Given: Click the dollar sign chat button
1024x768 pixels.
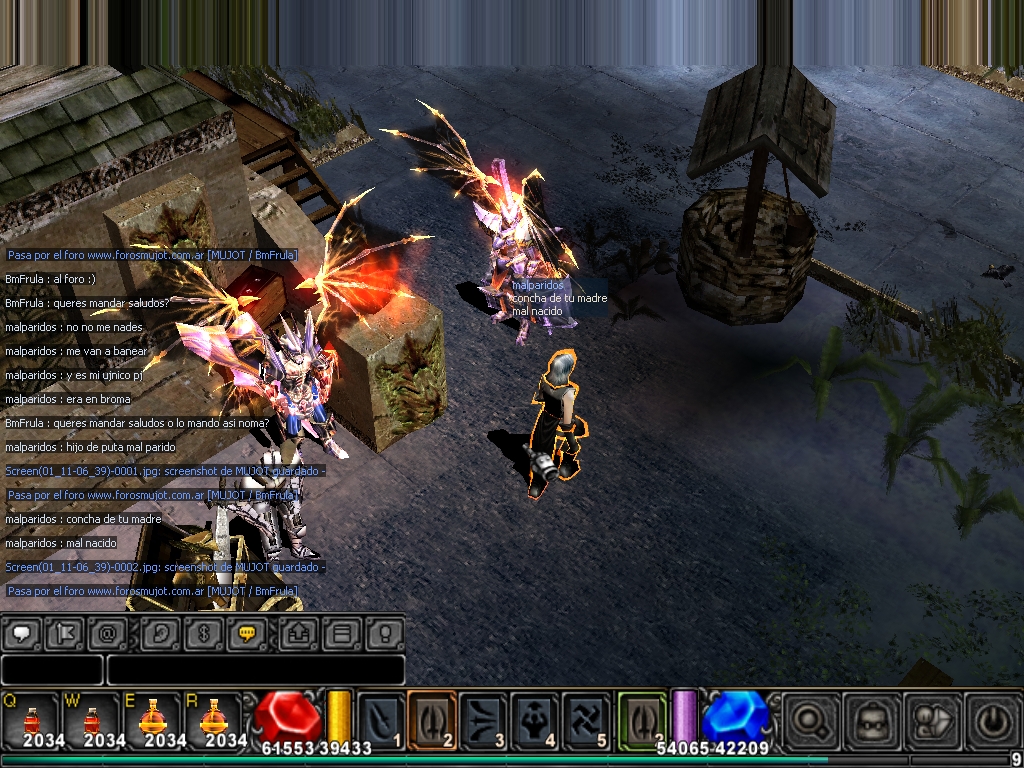Looking at the screenshot, I should click(203, 633).
